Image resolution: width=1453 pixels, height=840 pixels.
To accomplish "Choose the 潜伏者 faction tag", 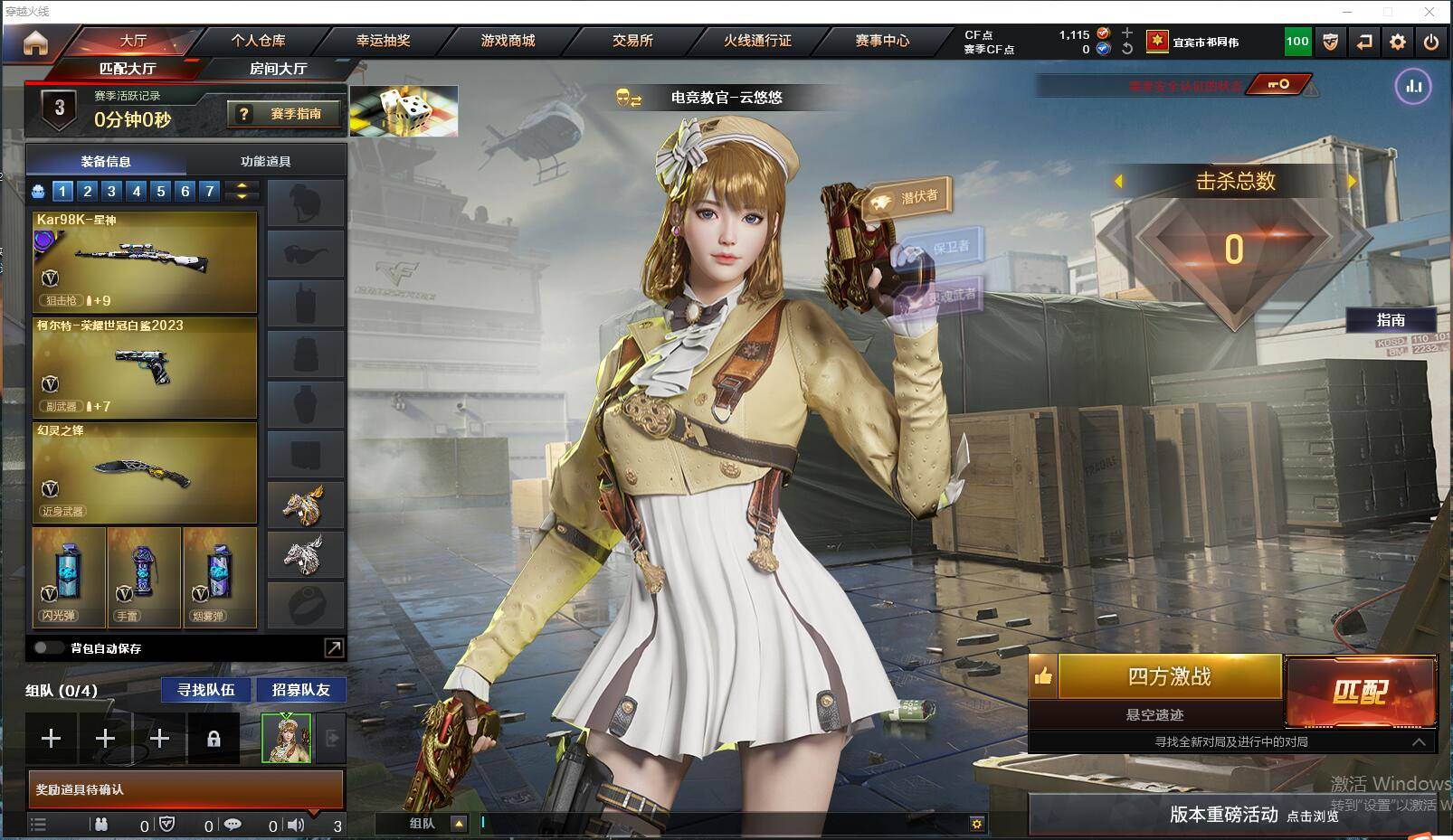I will pyautogui.click(x=910, y=199).
